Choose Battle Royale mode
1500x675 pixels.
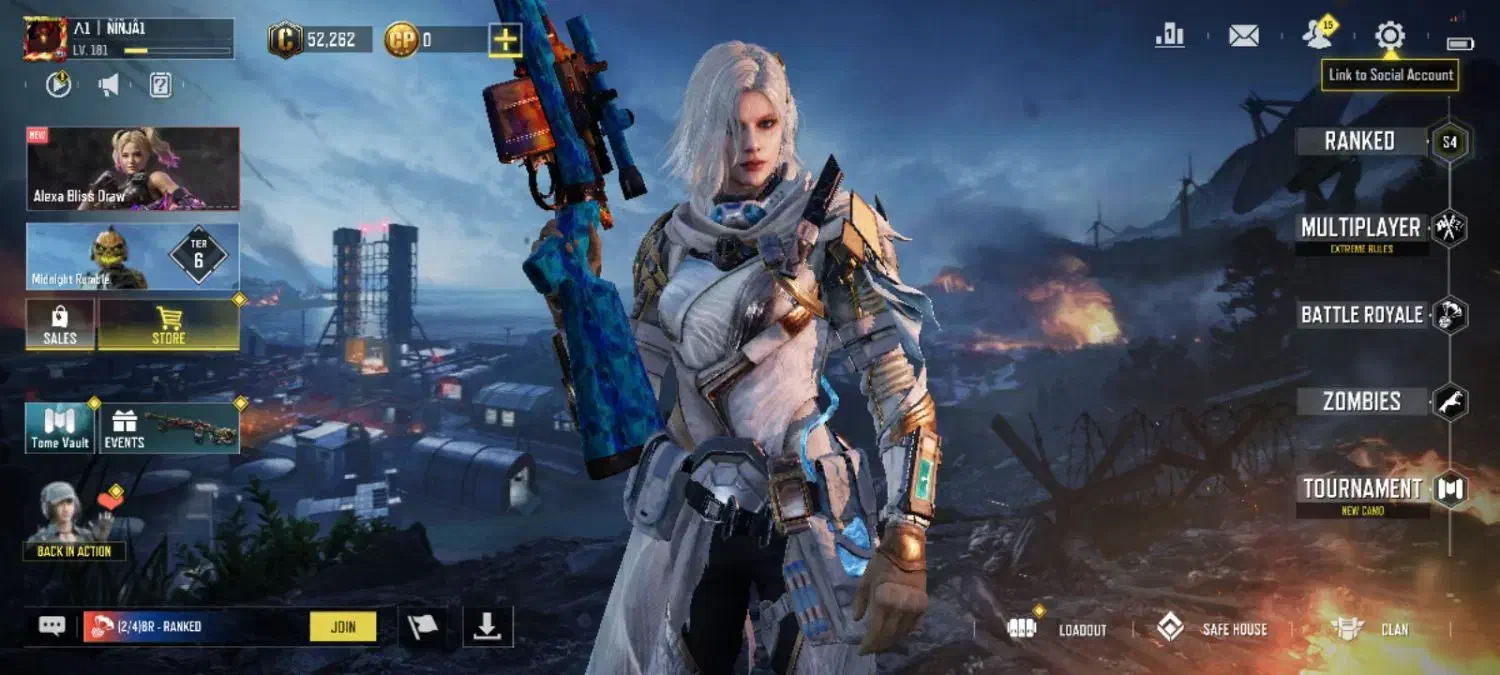(1361, 315)
